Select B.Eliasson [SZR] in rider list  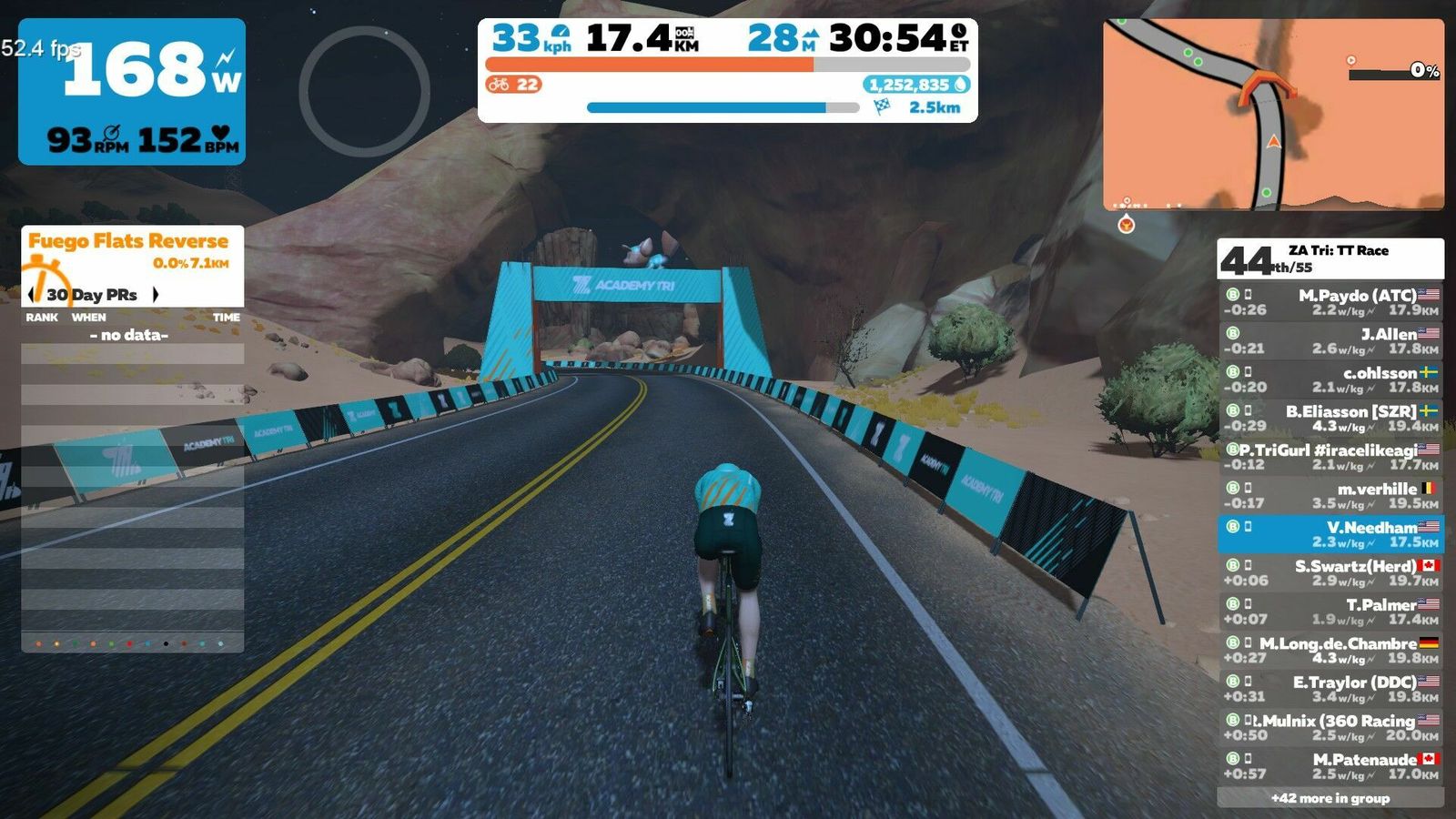pos(1330,419)
